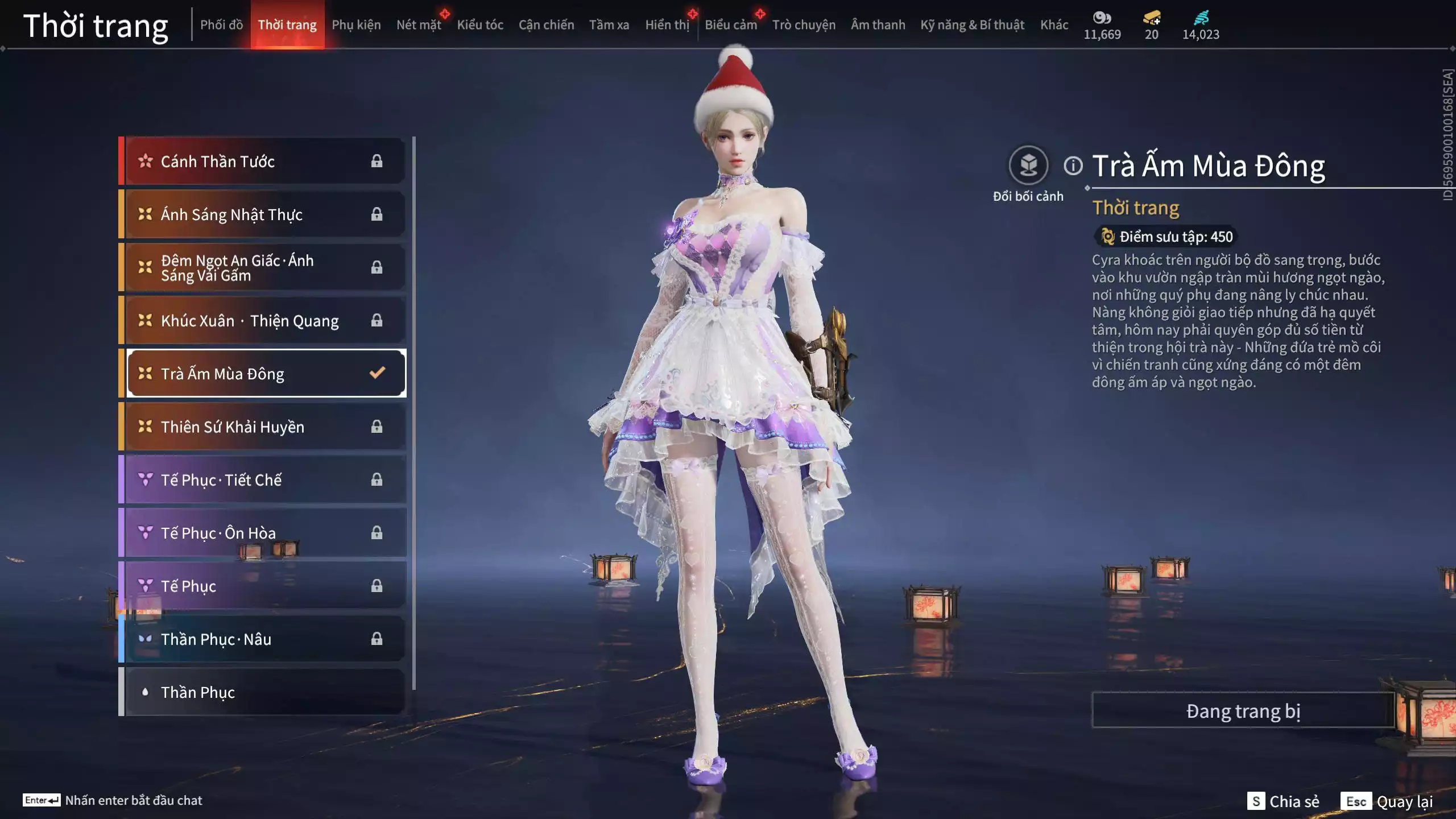Switch to the Phối đồ tab
Image resolution: width=1456 pixels, height=819 pixels.
pos(221,25)
